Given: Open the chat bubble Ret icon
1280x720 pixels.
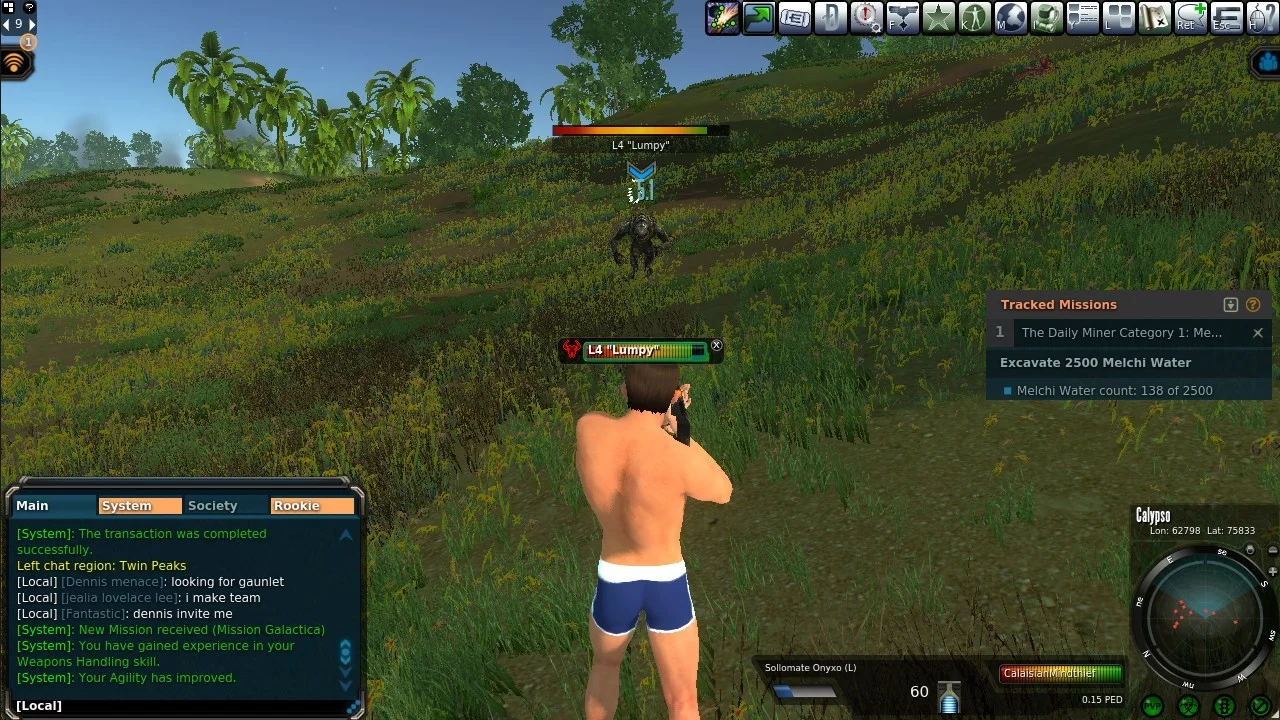Looking at the screenshot, I should click(1191, 18).
